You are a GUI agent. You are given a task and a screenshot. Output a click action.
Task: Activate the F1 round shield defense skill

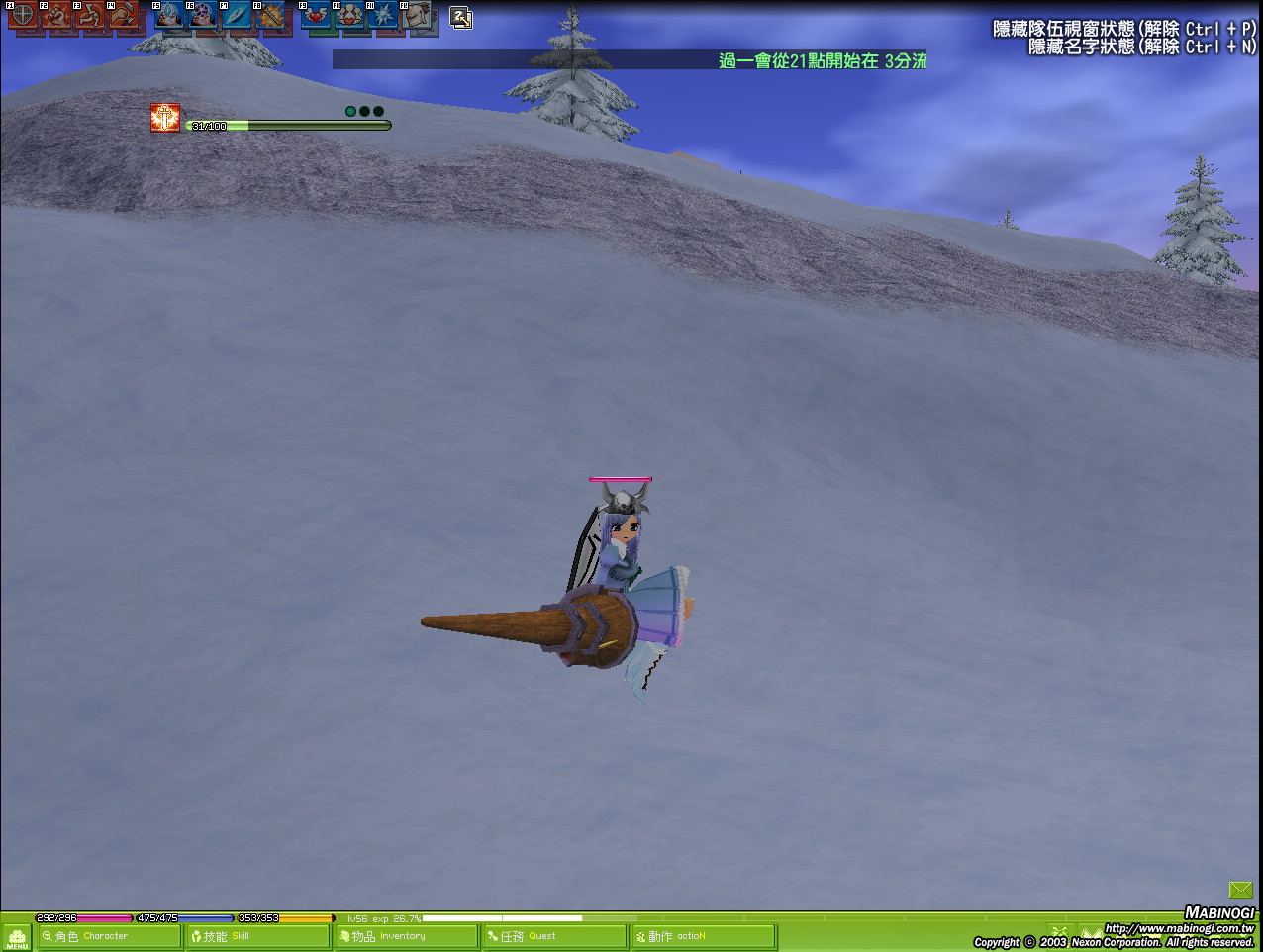23,16
